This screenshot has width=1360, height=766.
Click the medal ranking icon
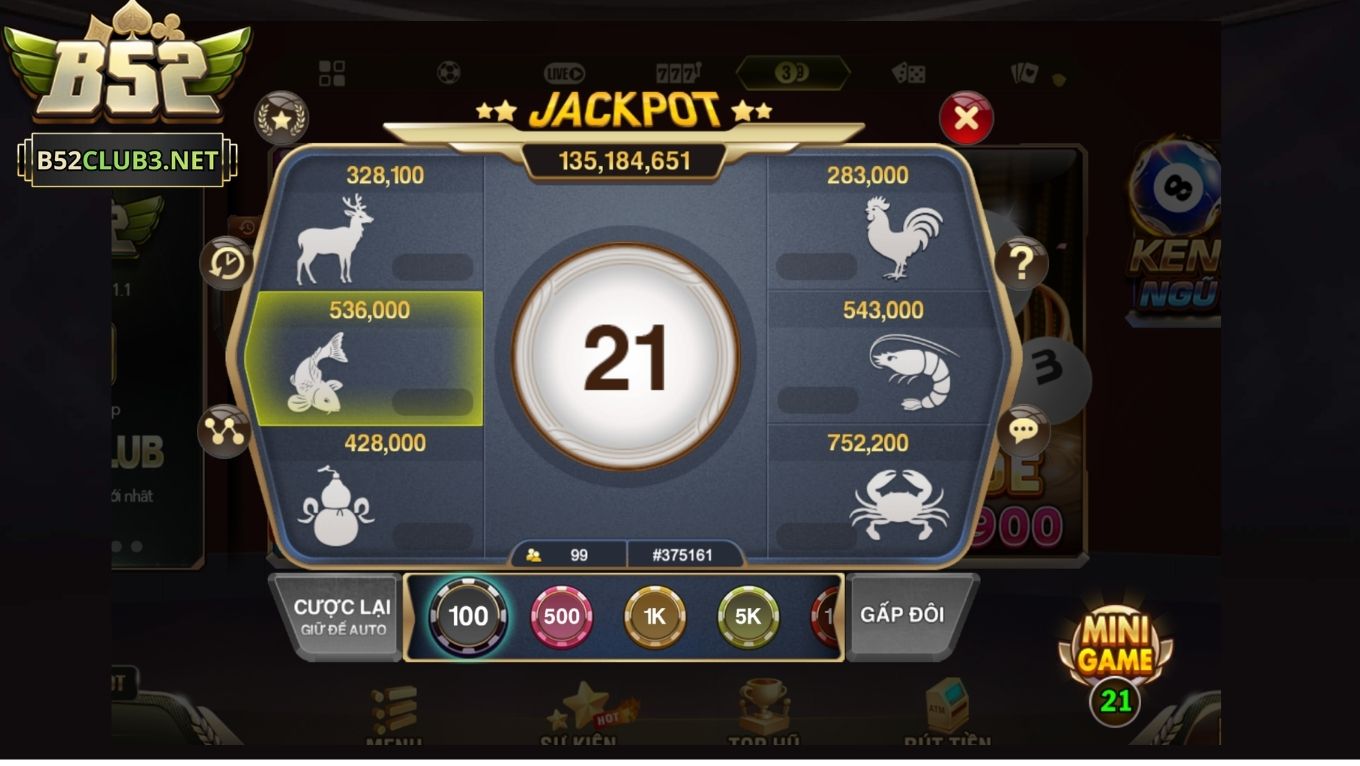[x=283, y=117]
